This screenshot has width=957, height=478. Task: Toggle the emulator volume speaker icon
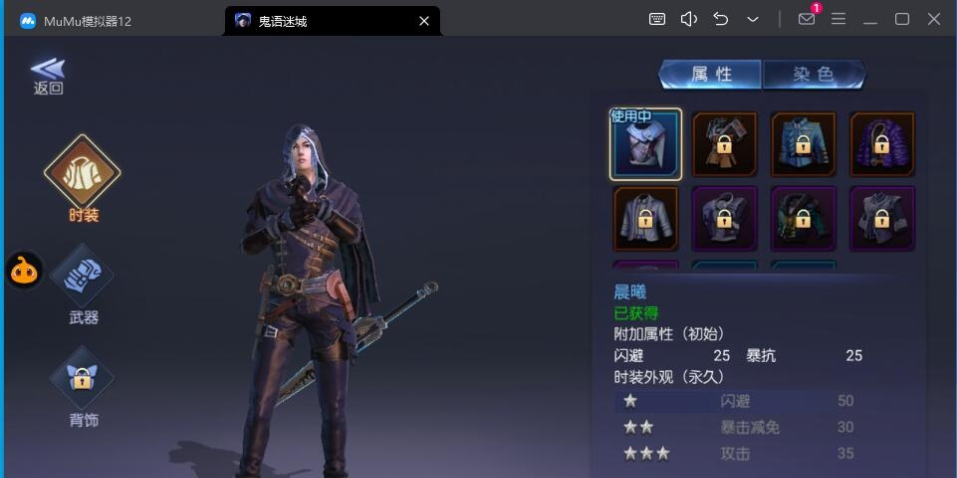coord(688,19)
